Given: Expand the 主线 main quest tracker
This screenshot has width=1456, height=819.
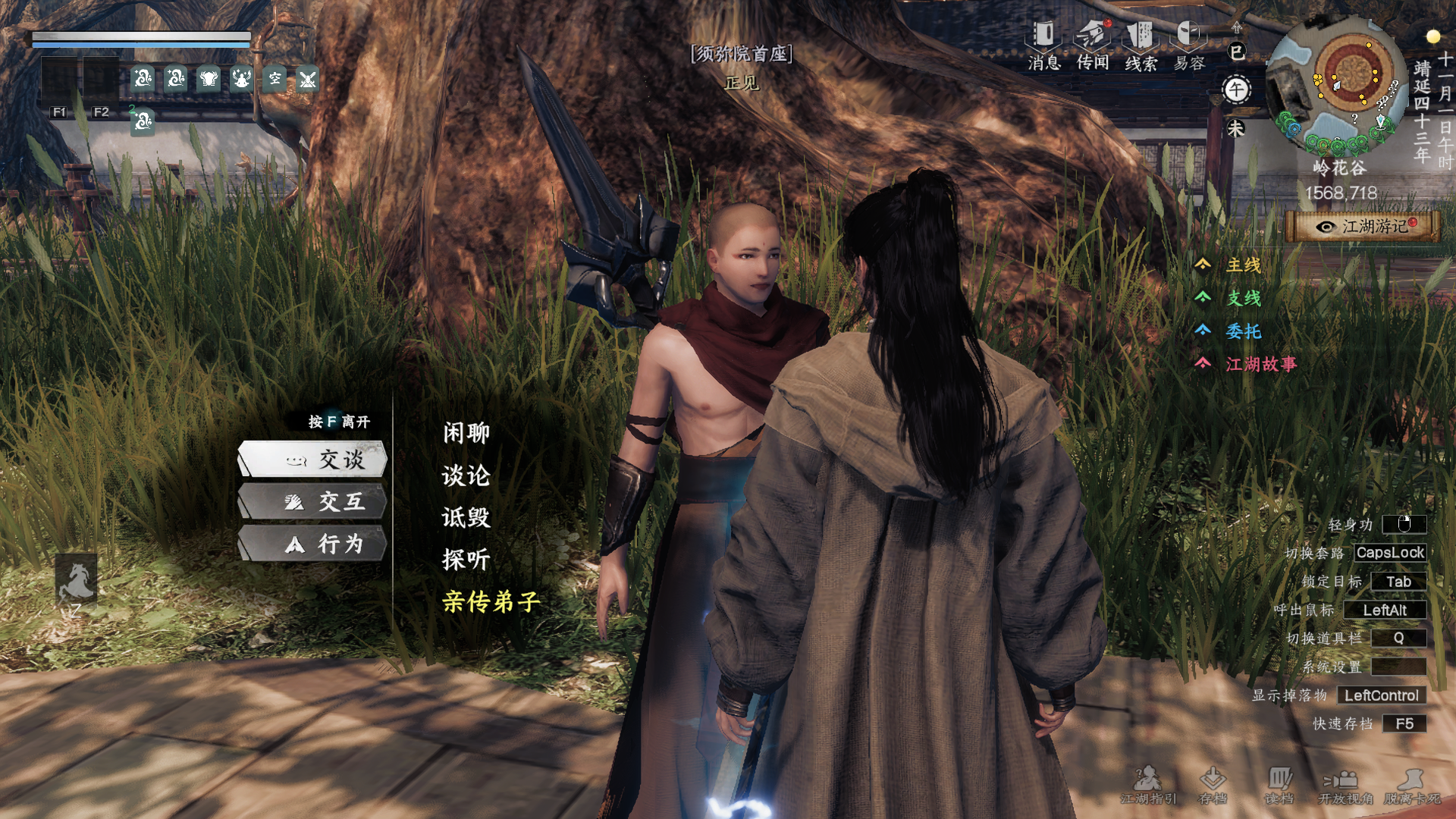Looking at the screenshot, I should pos(1243,265).
